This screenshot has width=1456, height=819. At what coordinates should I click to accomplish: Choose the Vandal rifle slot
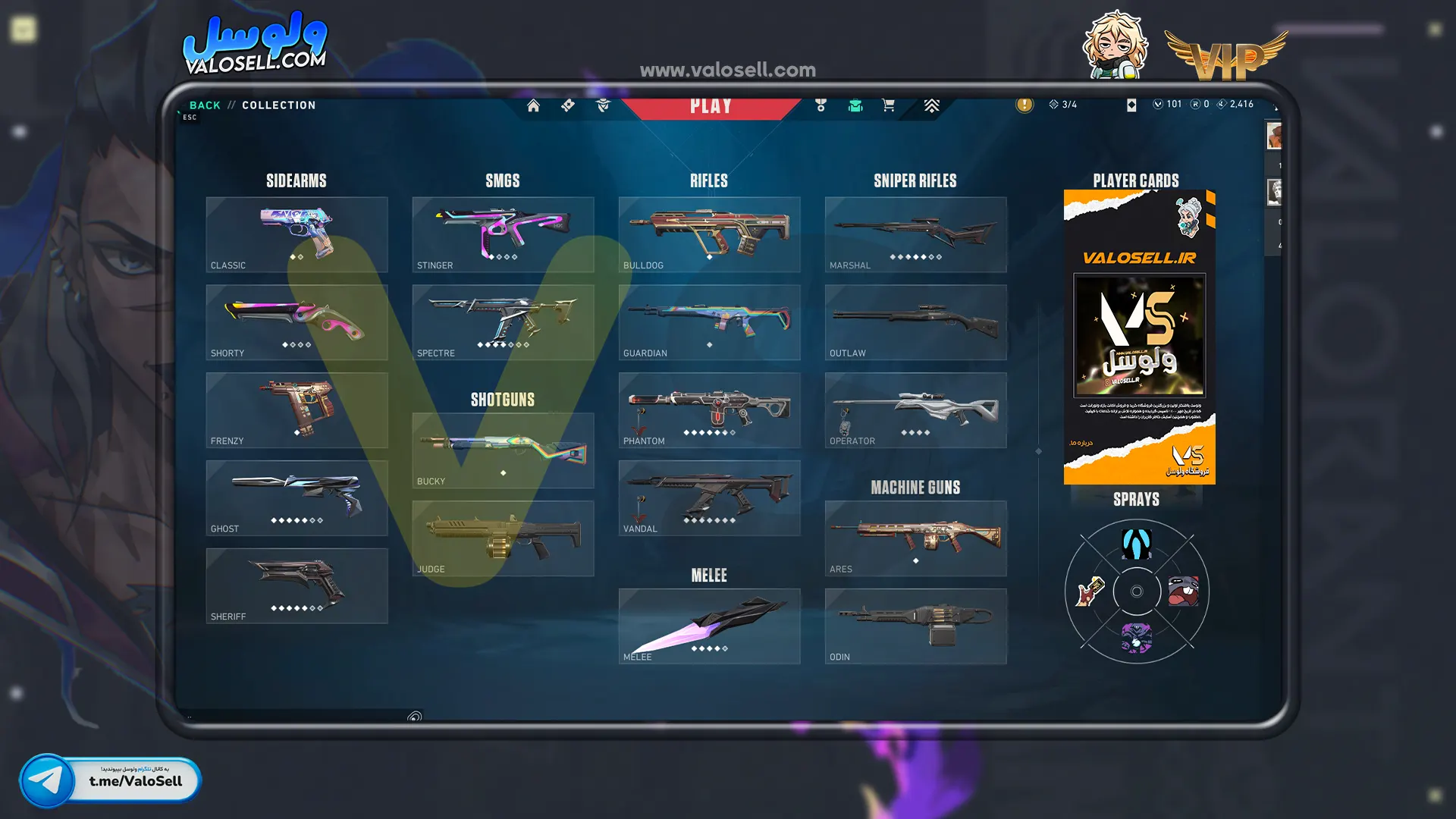coord(709,498)
